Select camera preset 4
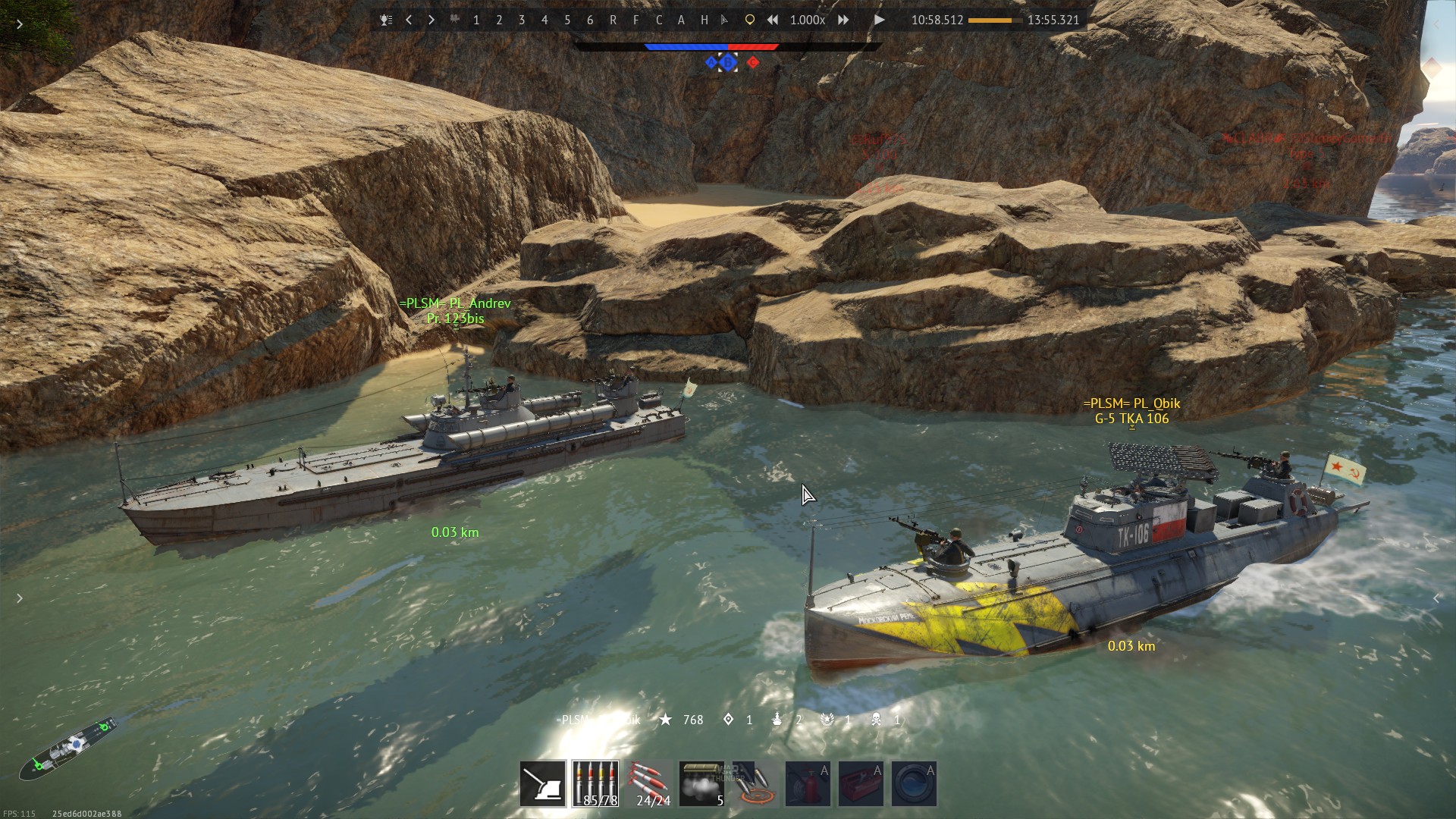Image resolution: width=1456 pixels, height=819 pixels. coord(544,20)
